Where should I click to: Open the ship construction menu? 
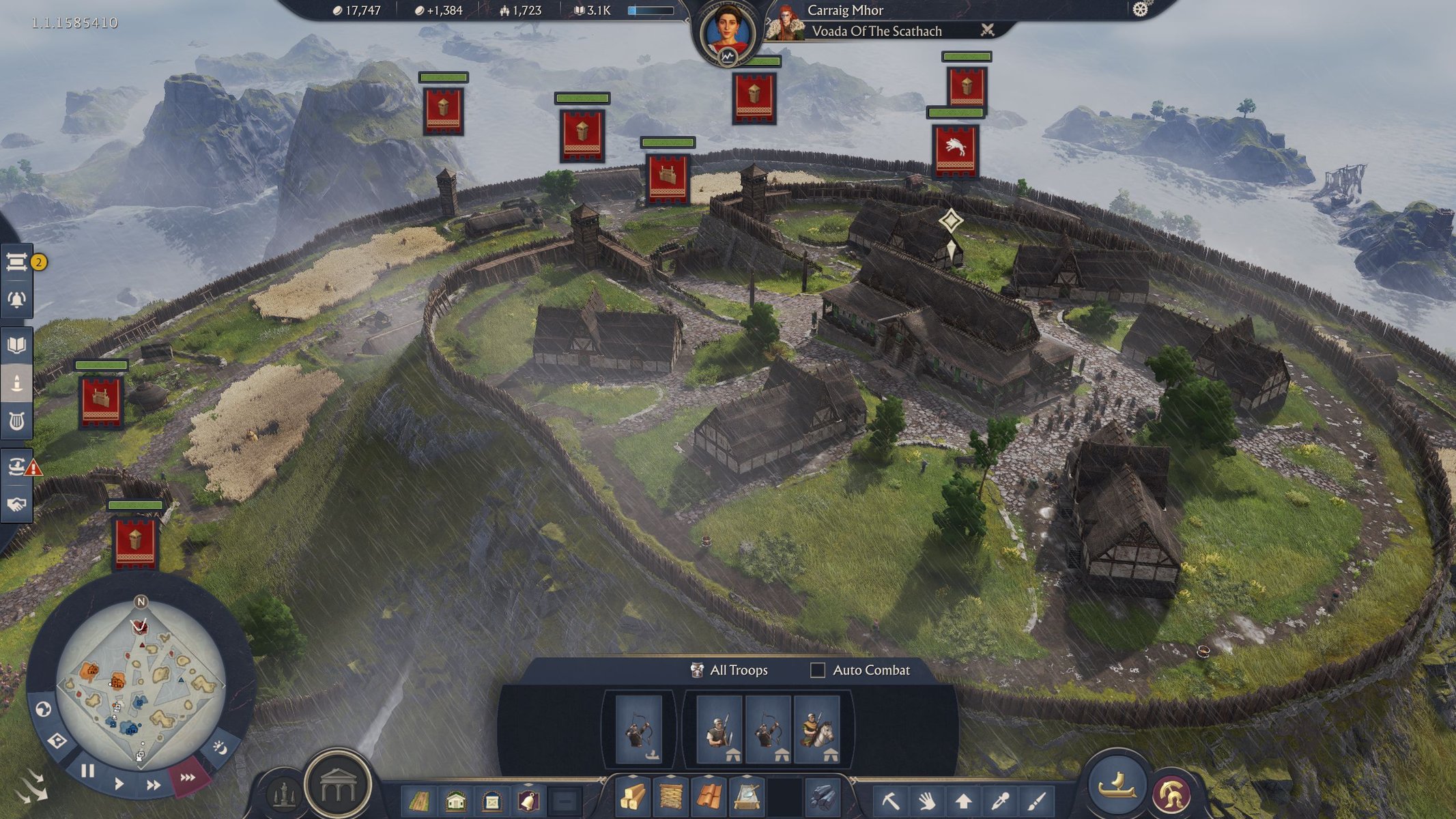coord(1117,784)
